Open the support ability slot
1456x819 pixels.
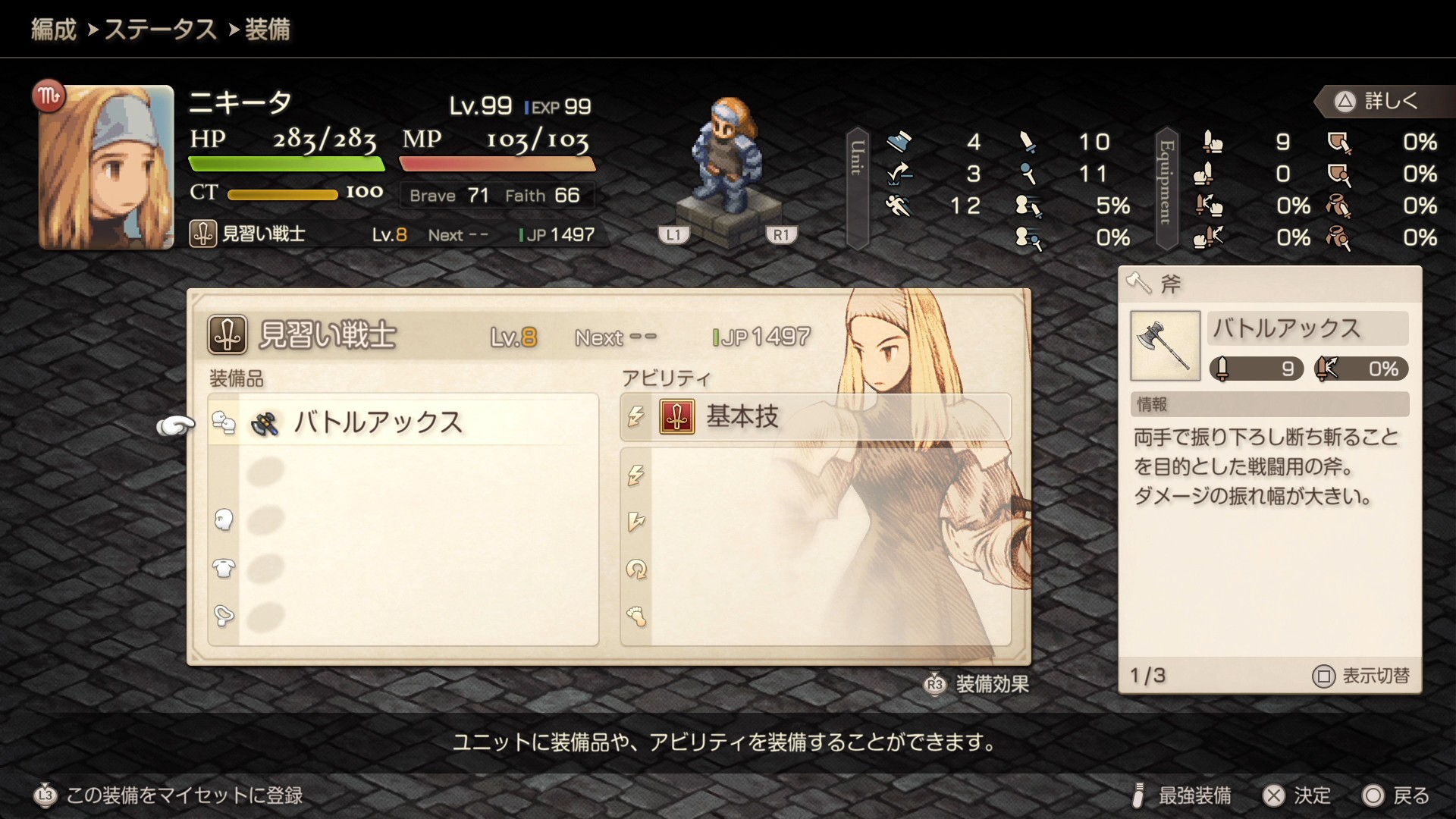815,569
